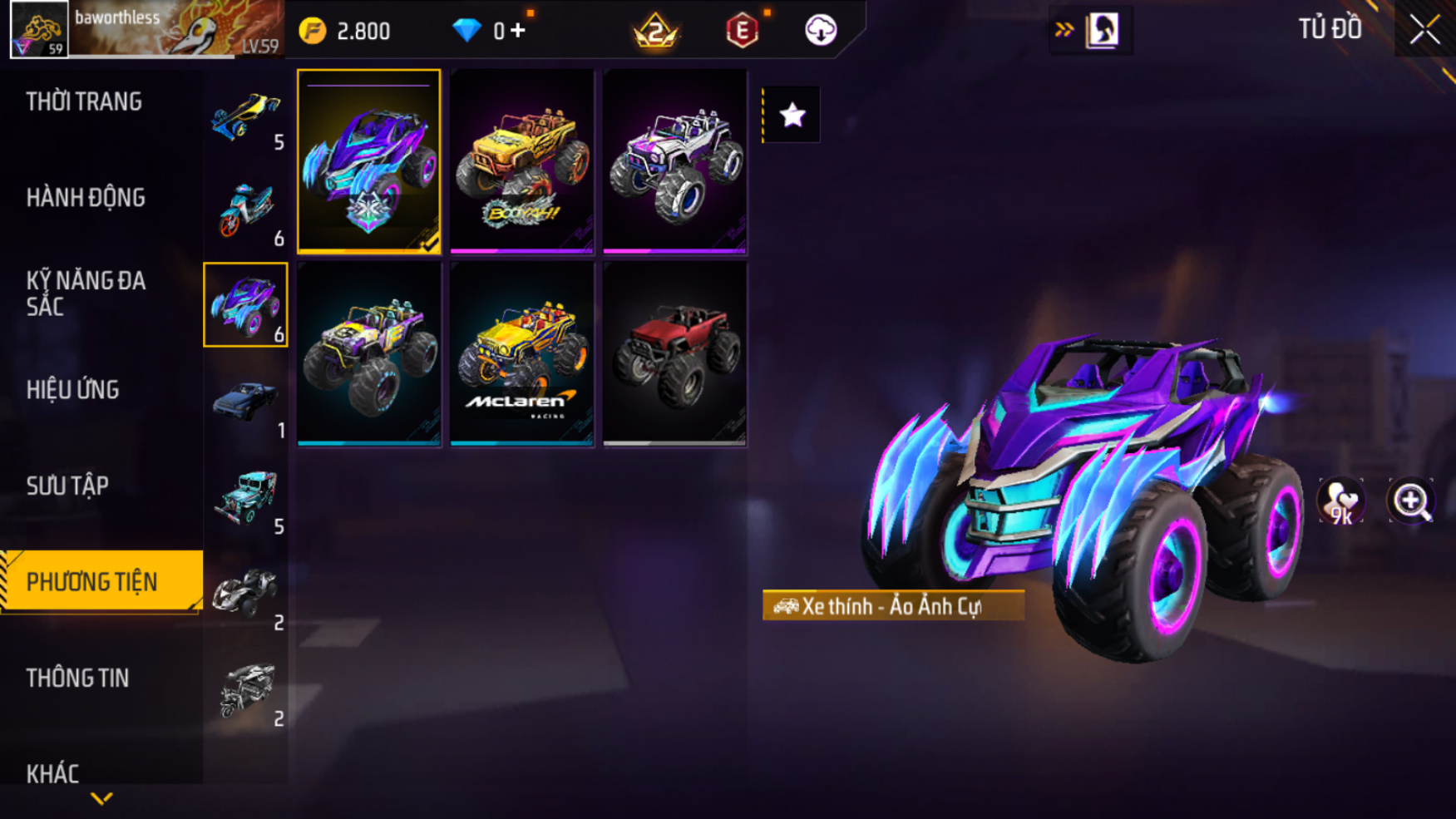Select the KHÁC category
The height and width of the screenshot is (819, 1456).
point(52,774)
